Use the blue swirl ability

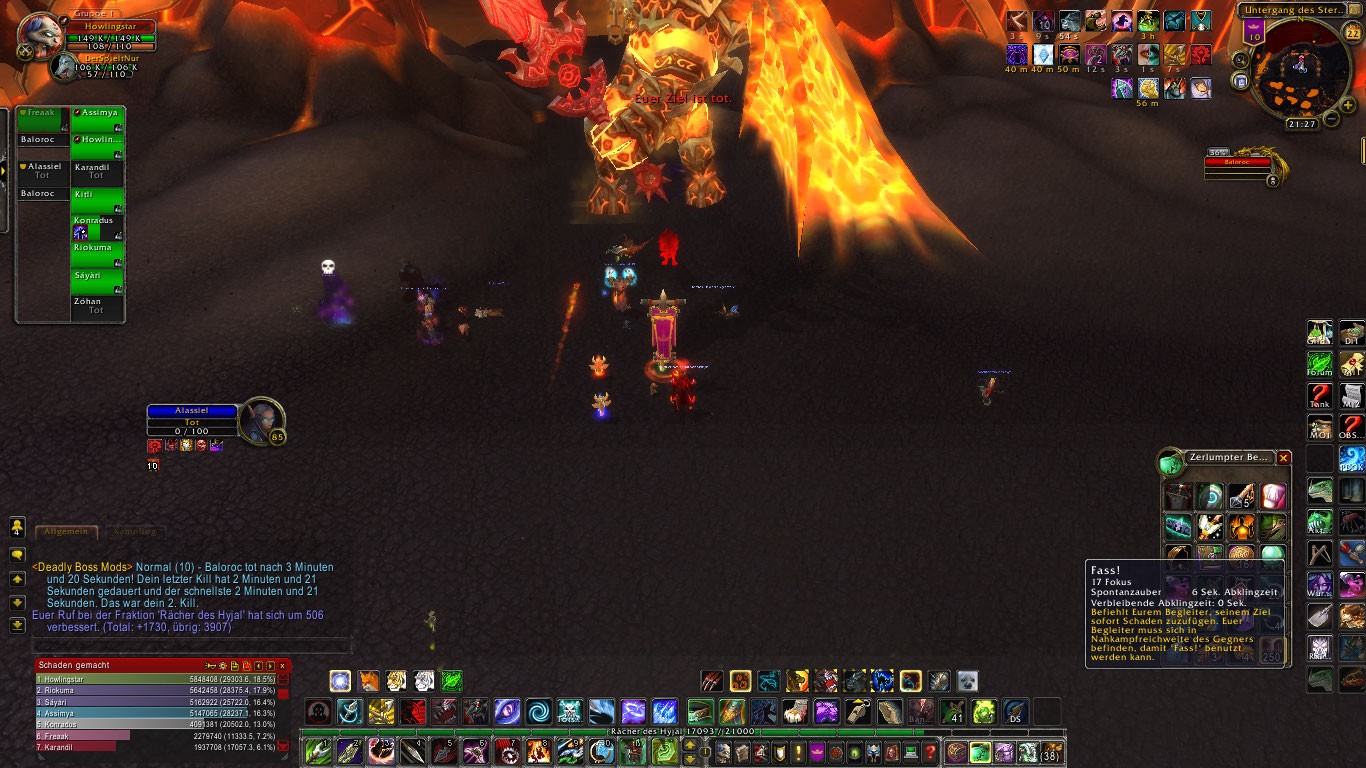(538, 712)
